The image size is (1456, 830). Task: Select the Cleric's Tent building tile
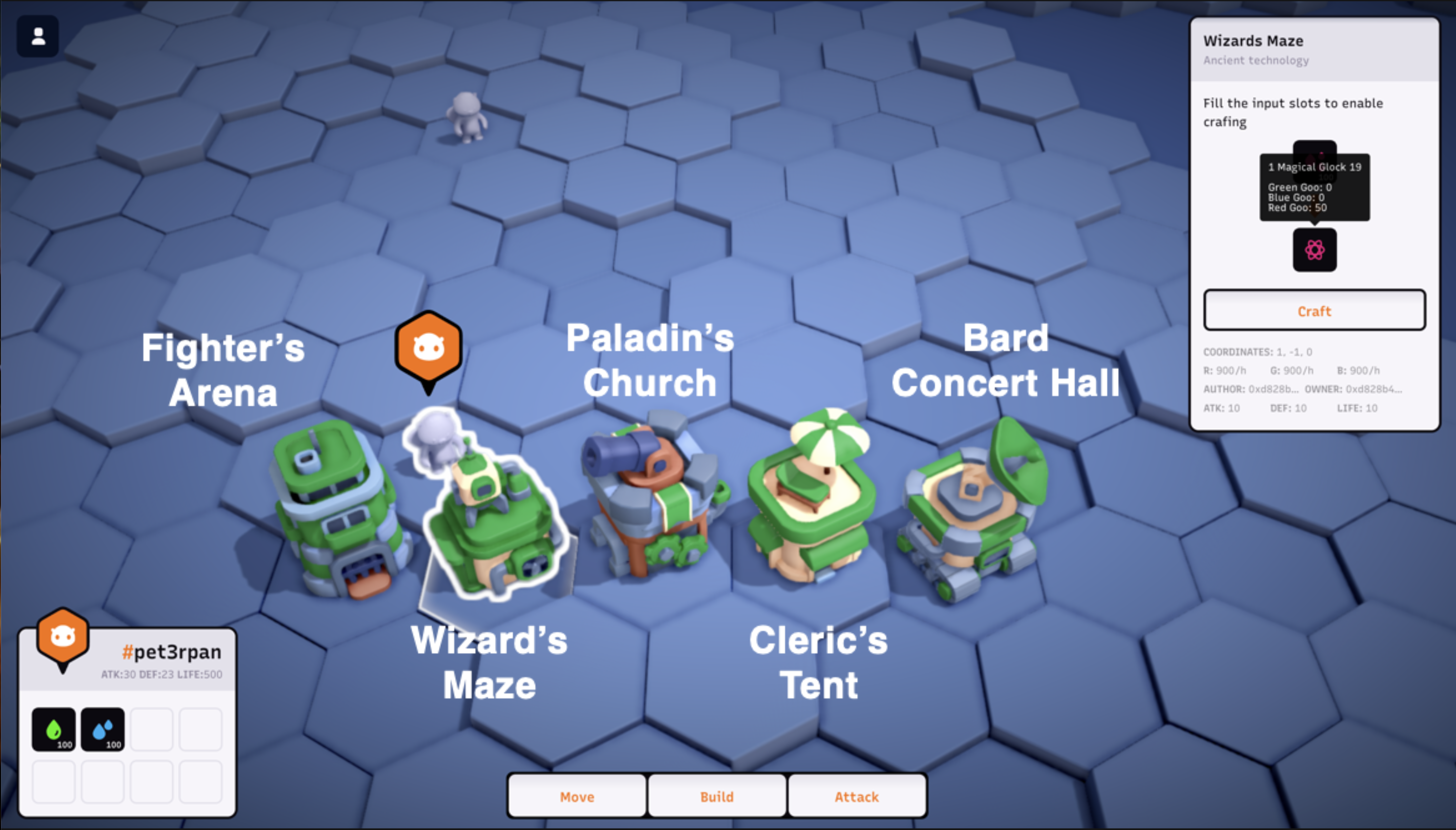pos(812,502)
